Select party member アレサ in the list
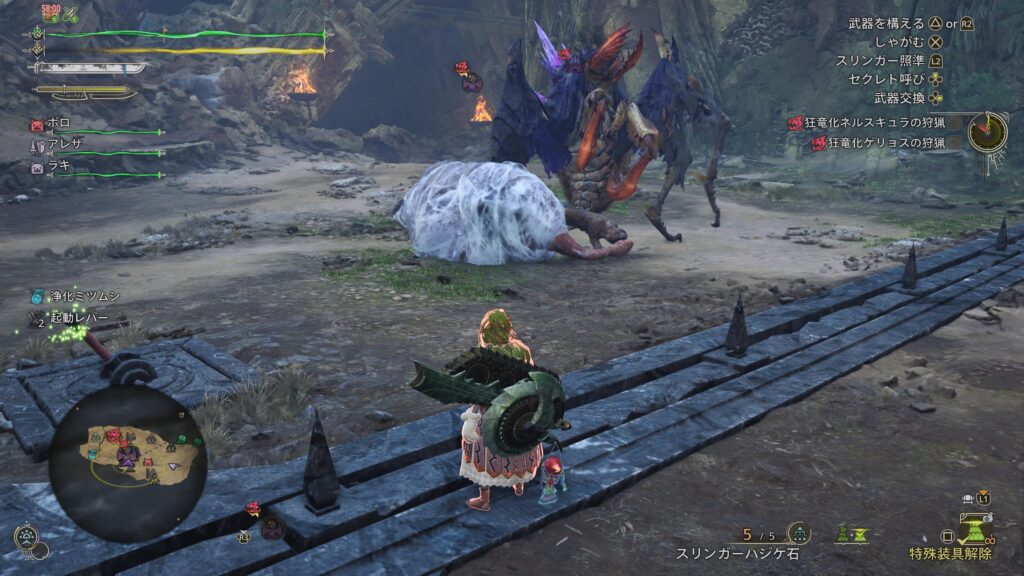The height and width of the screenshot is (576, 1024). pos(65,146)
